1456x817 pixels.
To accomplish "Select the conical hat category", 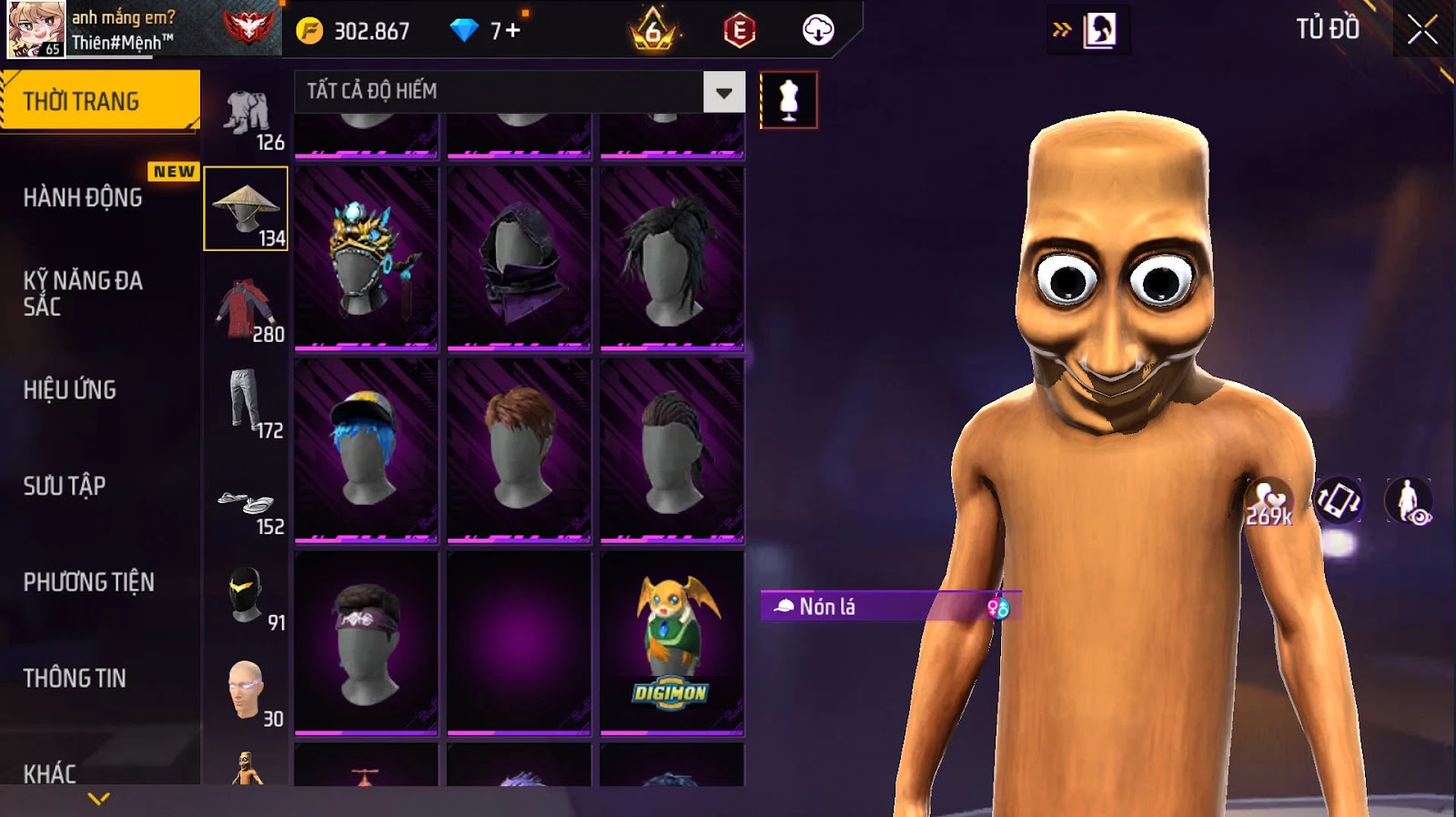I will 246,208.
